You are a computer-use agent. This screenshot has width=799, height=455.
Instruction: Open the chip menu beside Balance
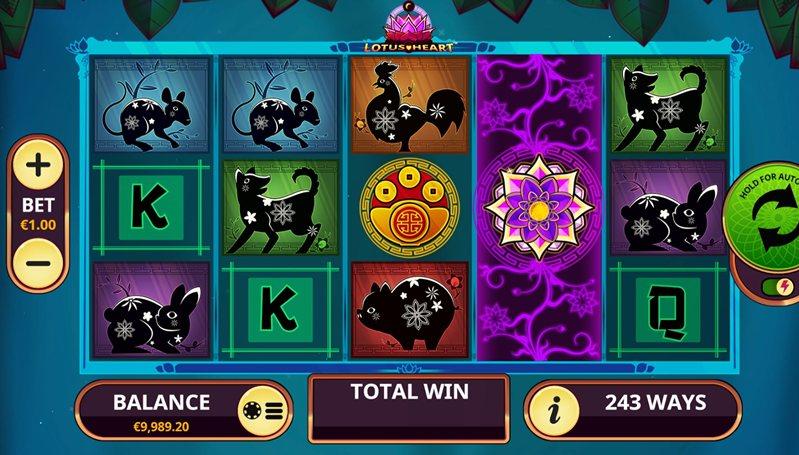[x=265, y=410]
